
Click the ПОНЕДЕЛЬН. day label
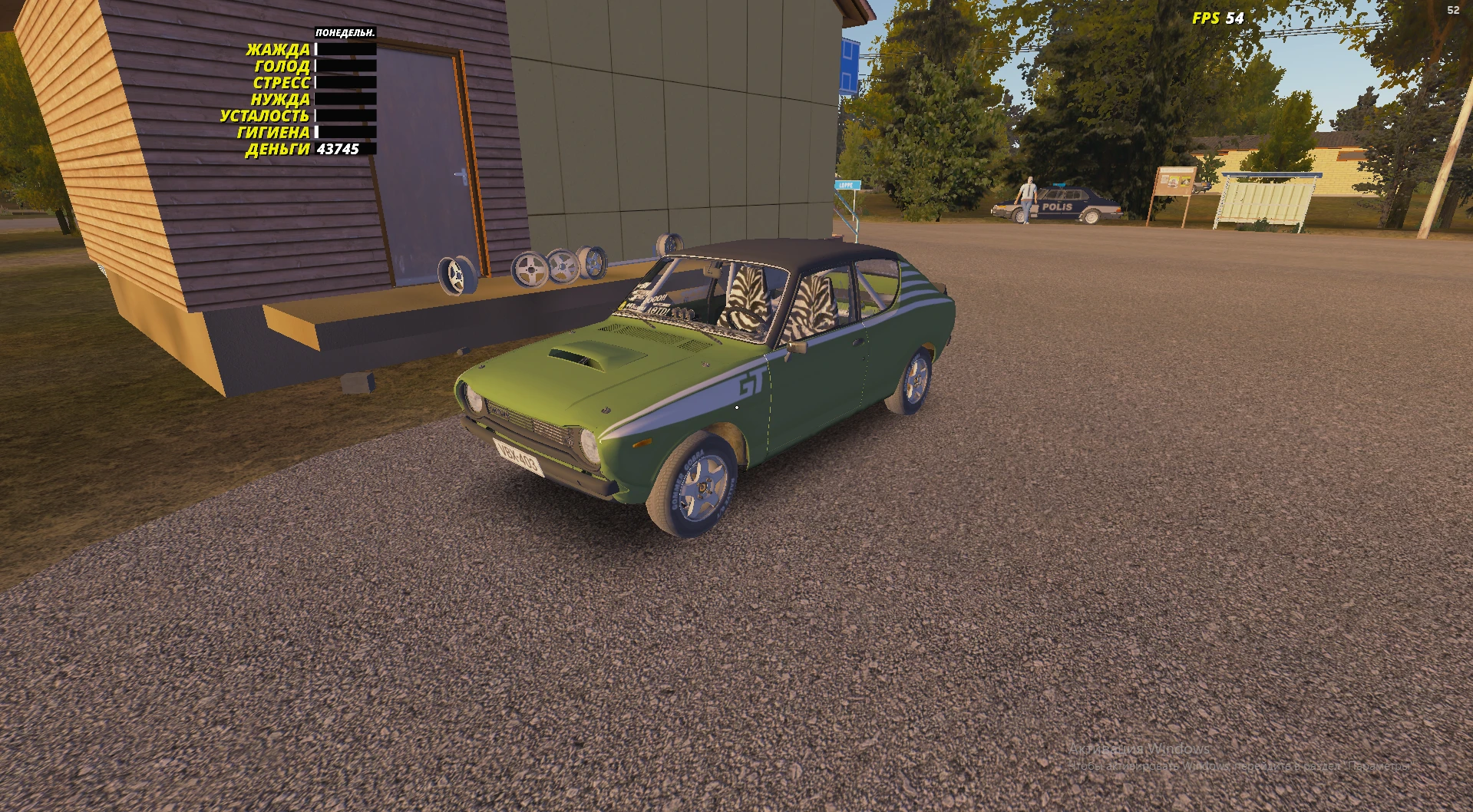click(x=344, y=32)
